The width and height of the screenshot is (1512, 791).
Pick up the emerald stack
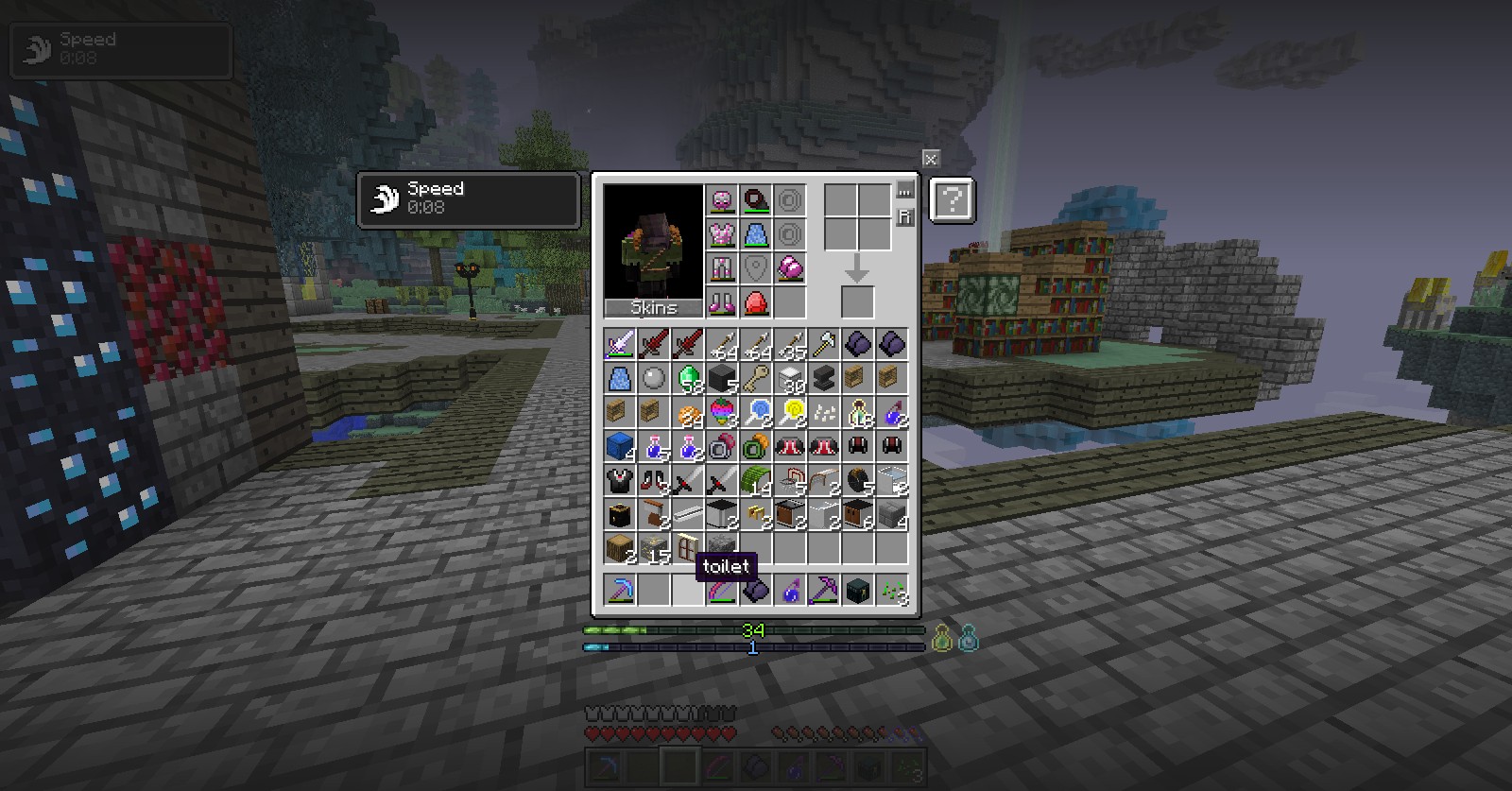click(x=689, y=379)
